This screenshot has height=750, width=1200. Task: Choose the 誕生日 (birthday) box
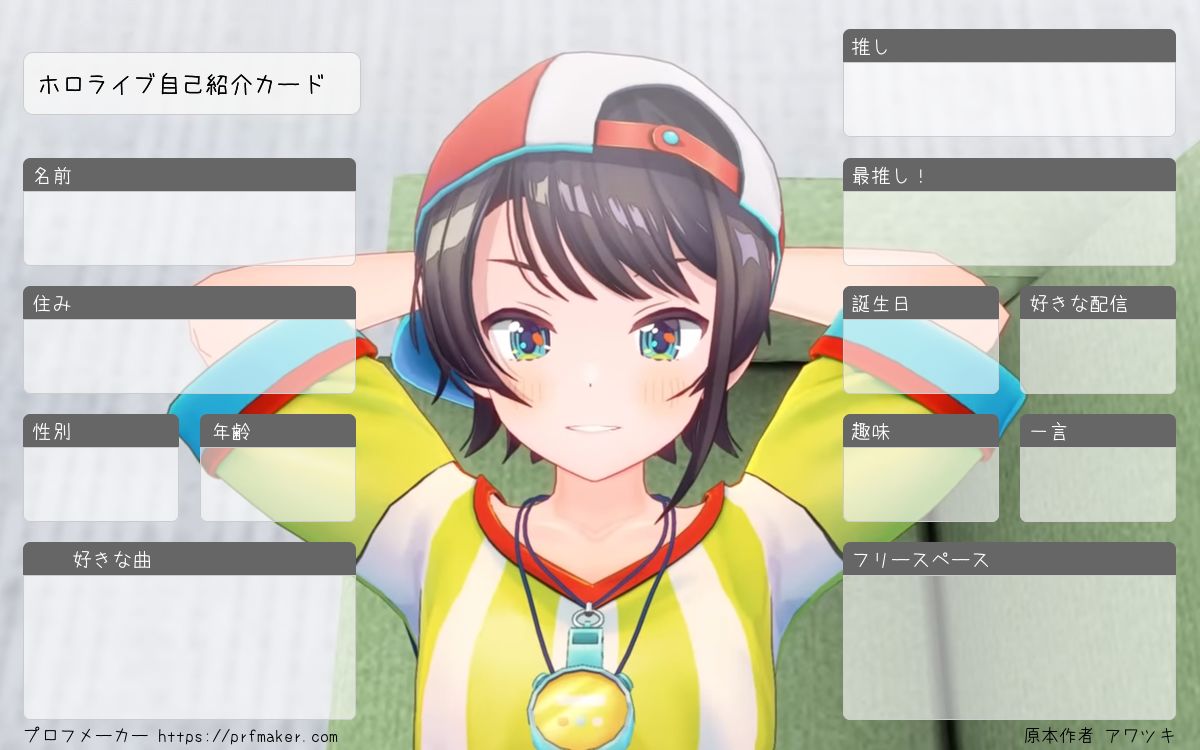point(921,356)
